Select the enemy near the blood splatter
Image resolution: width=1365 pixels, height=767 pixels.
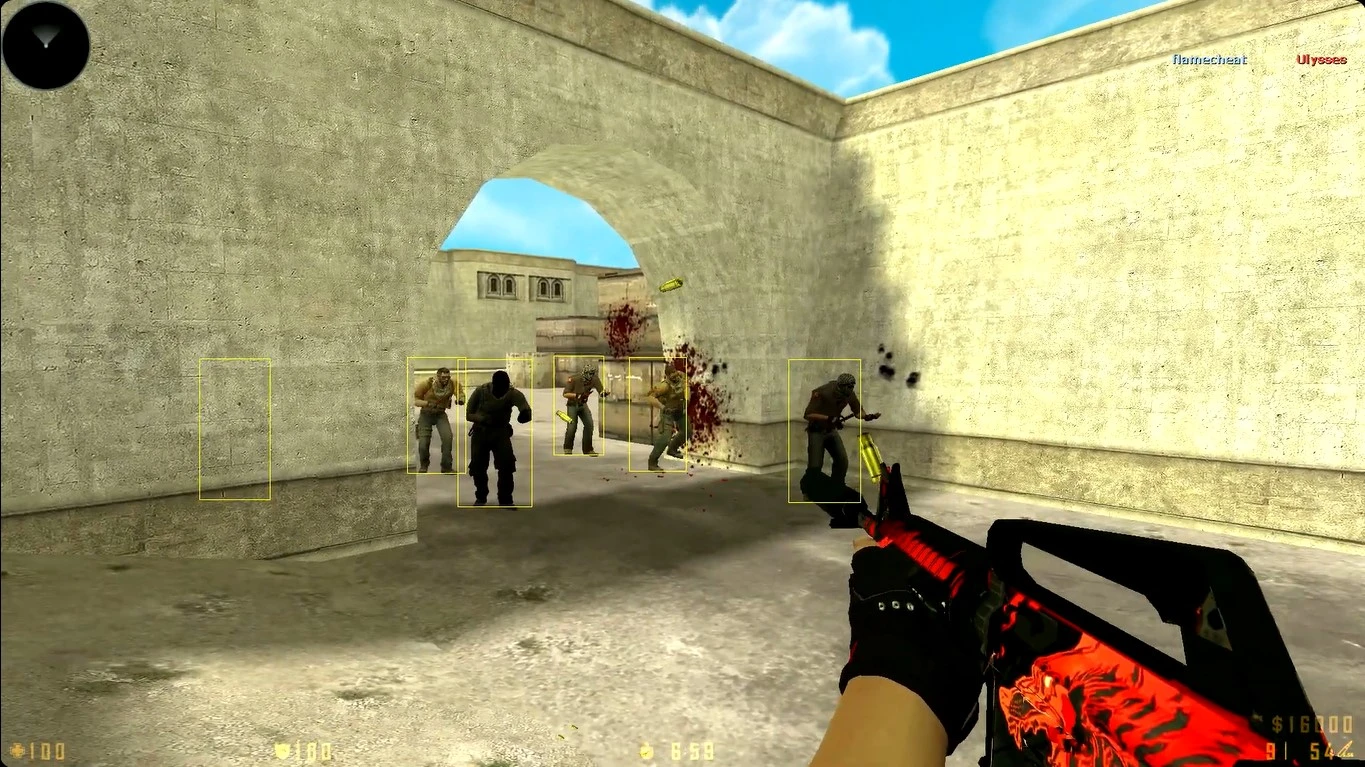[x=658, y=412]
